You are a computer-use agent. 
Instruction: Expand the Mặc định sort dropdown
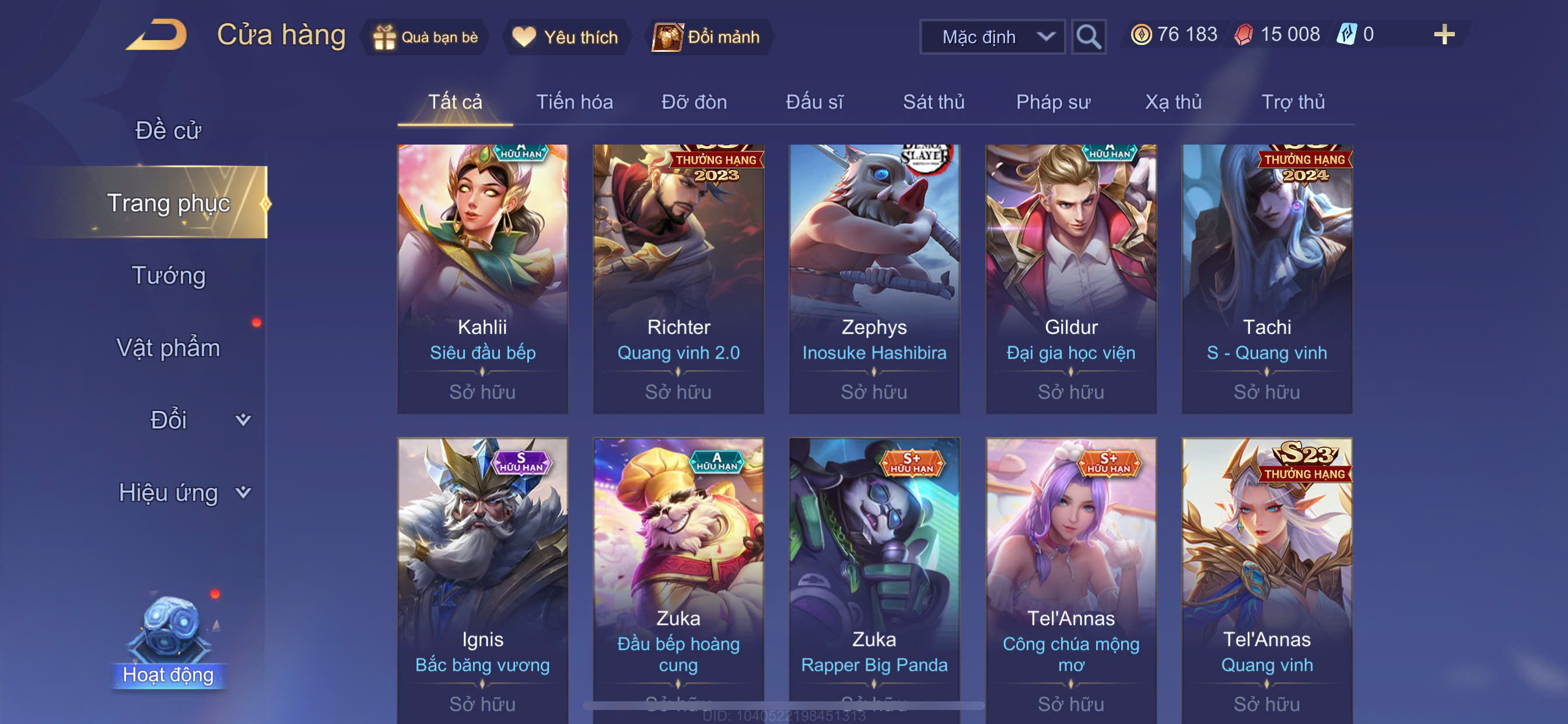point(992,37)
